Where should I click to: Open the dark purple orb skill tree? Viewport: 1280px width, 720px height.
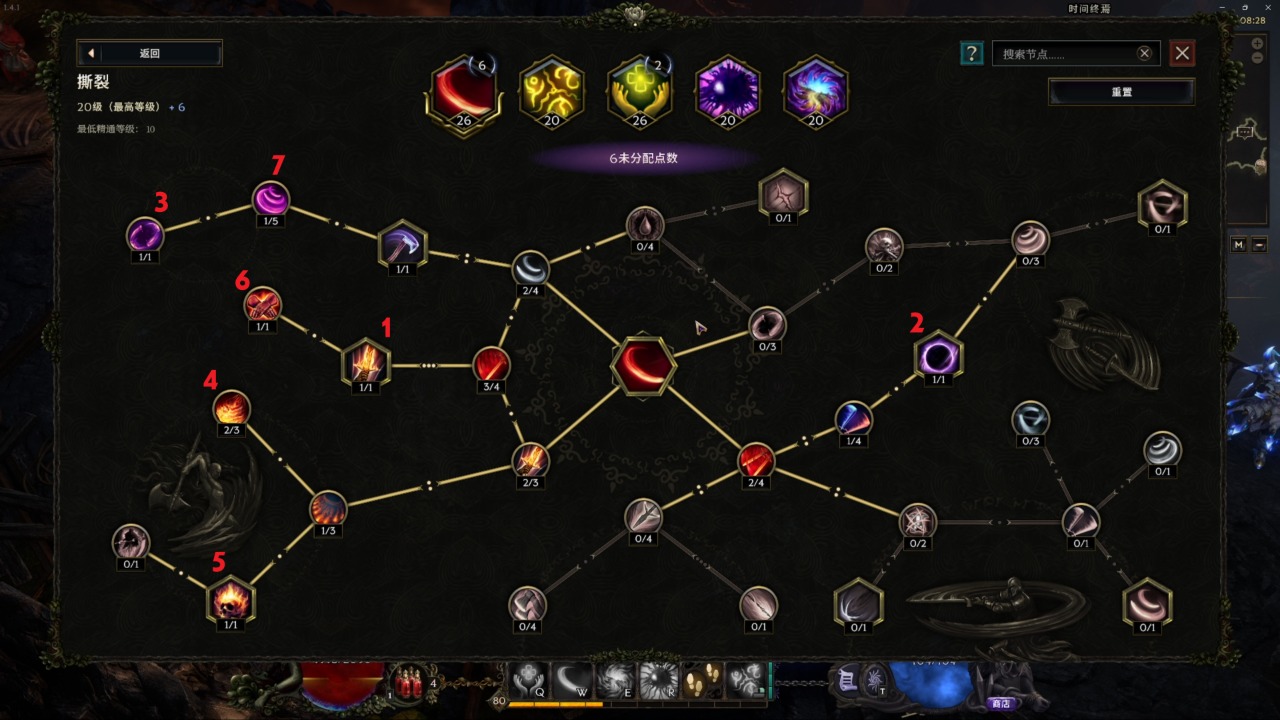coord(728,92)
